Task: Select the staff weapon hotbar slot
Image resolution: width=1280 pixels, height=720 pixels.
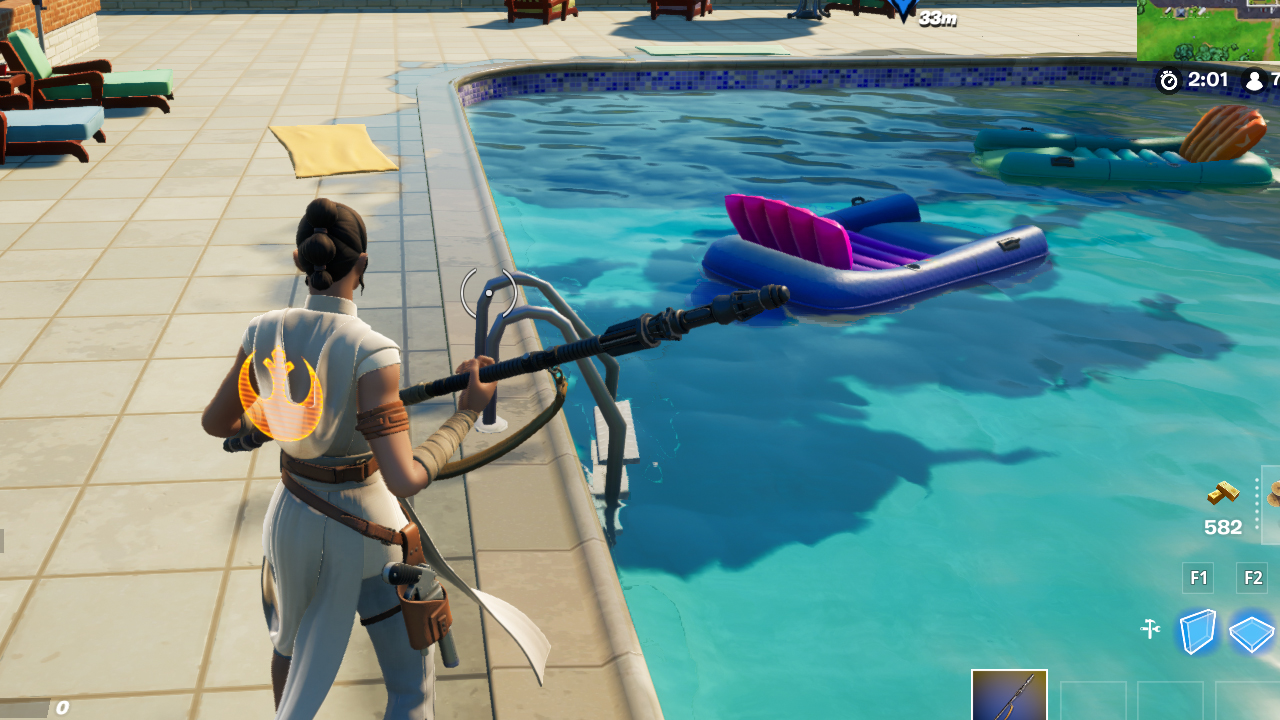Action: click(1009, 695)
